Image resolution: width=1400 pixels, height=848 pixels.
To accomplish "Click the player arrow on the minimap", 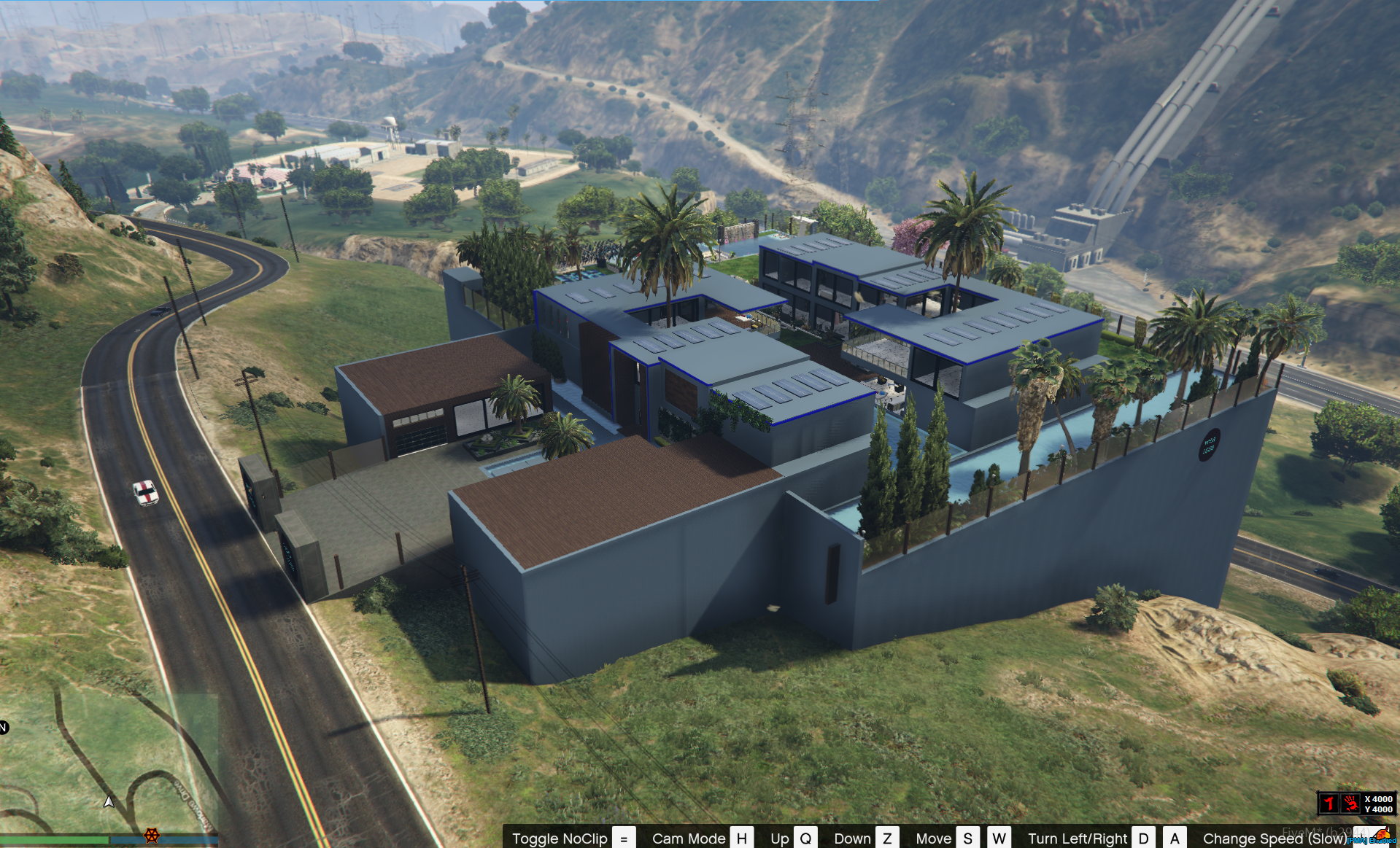I will (x=109, y=802).
